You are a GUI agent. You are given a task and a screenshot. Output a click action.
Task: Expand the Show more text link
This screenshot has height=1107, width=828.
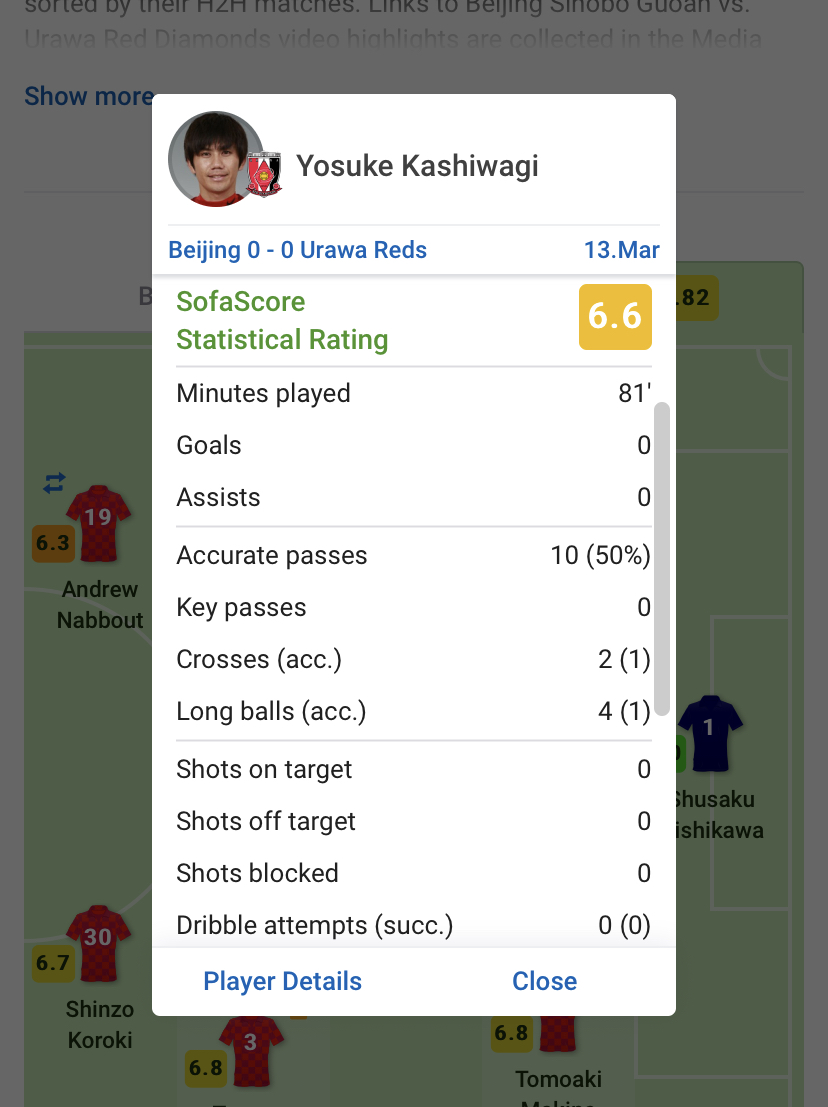click(x=88, y=96)
